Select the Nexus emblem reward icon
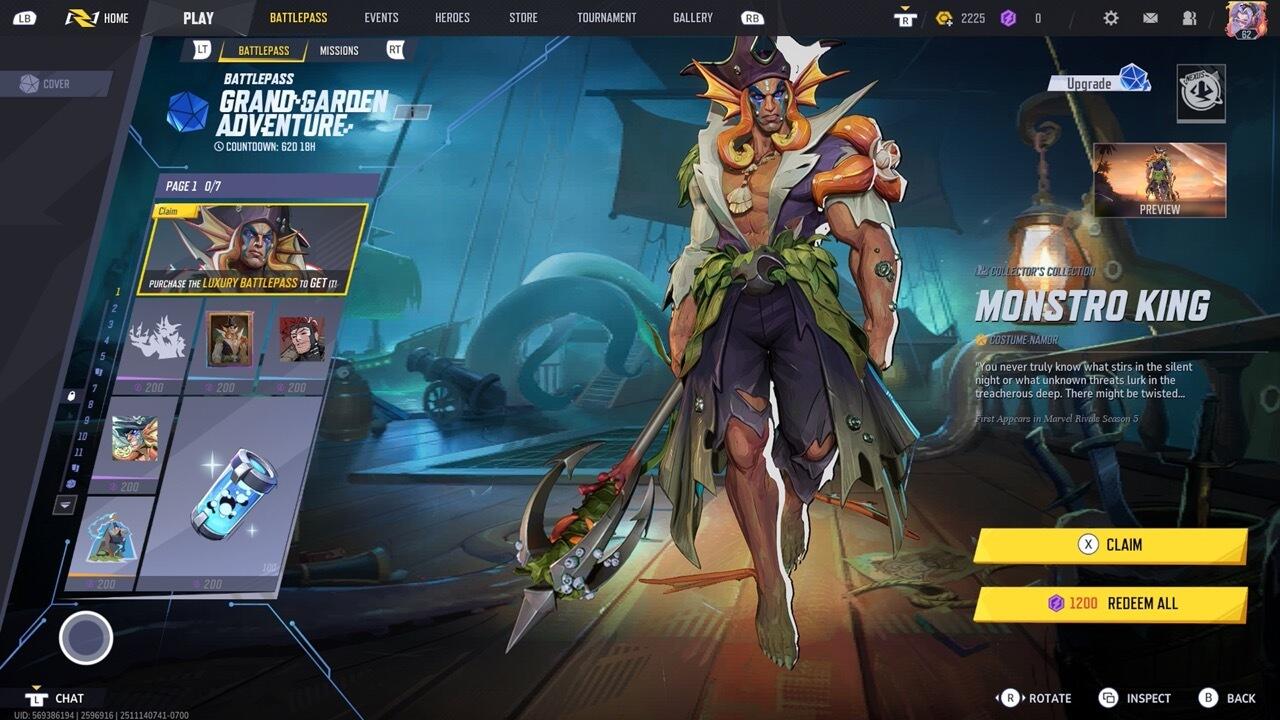1280x720 pixels. 1200,93
